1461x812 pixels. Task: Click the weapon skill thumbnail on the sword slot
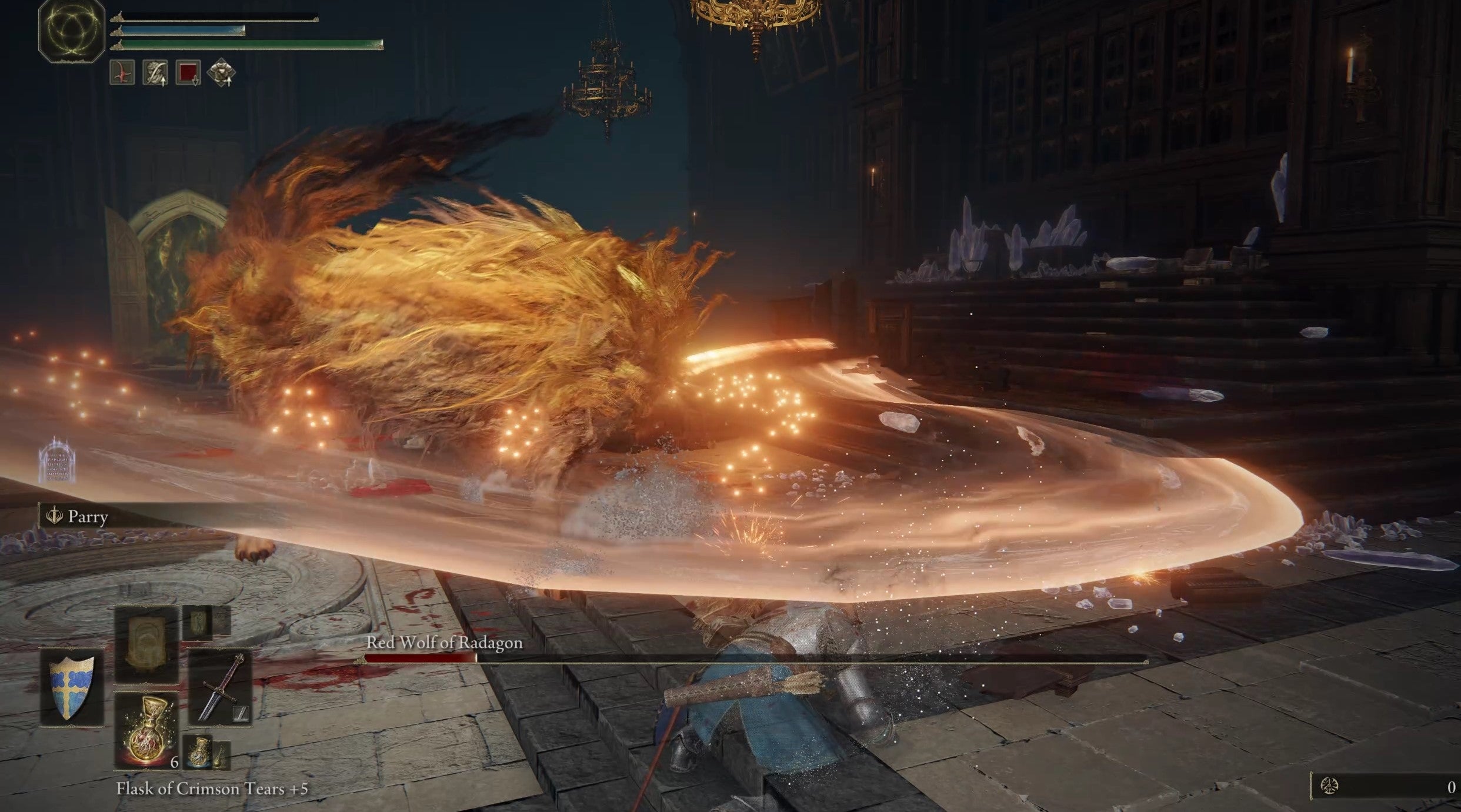(x=240, y=714)
